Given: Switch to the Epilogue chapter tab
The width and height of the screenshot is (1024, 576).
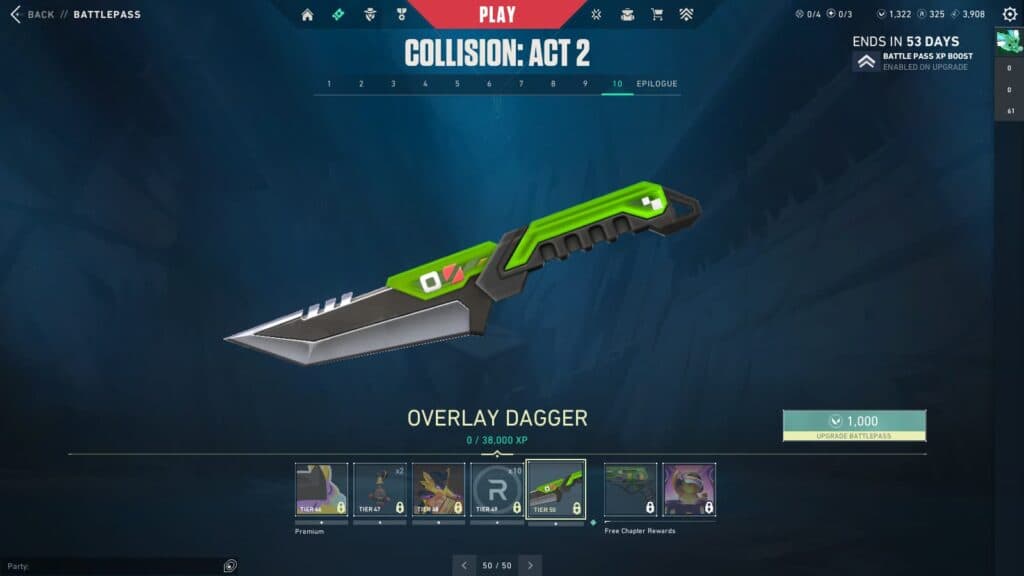Looking at the screenshot, I should click(656, 84).
